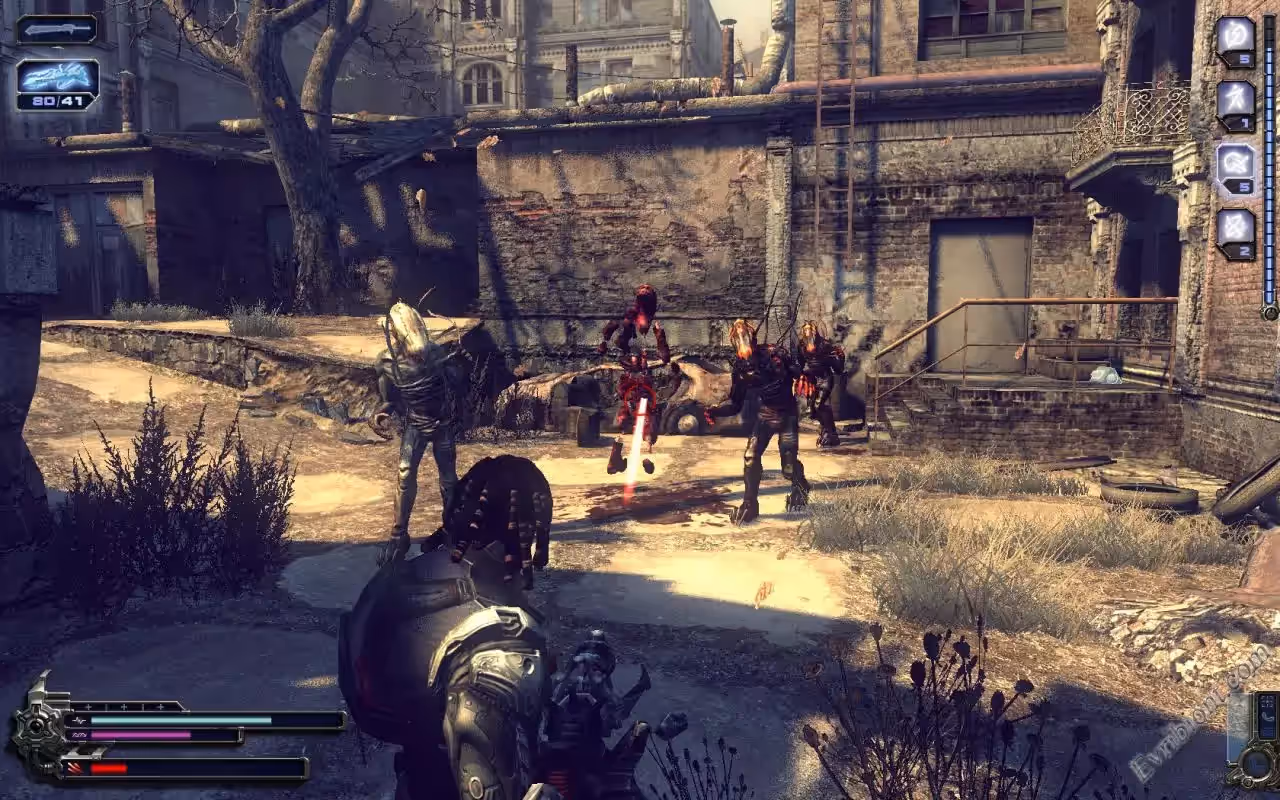Activate the rune ability with count 1
Image resolution: width=1280 pixels, height=800 pixels.
pos(1236,105)
